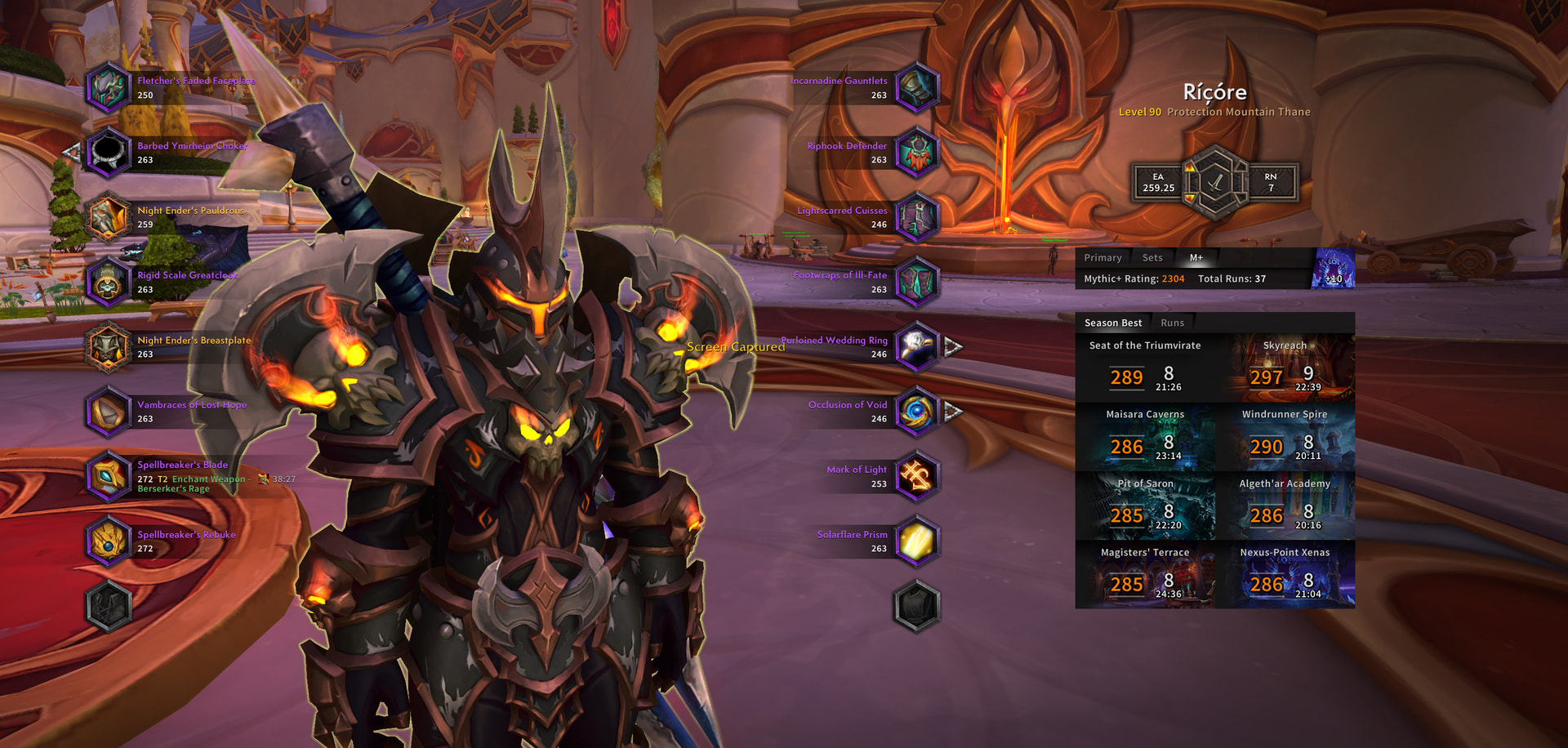This screenshot has width=1568, height=748.
Task: Inspect the Riphook Defender belt slot
Action: pyautogui.click(x=917, y=153)
